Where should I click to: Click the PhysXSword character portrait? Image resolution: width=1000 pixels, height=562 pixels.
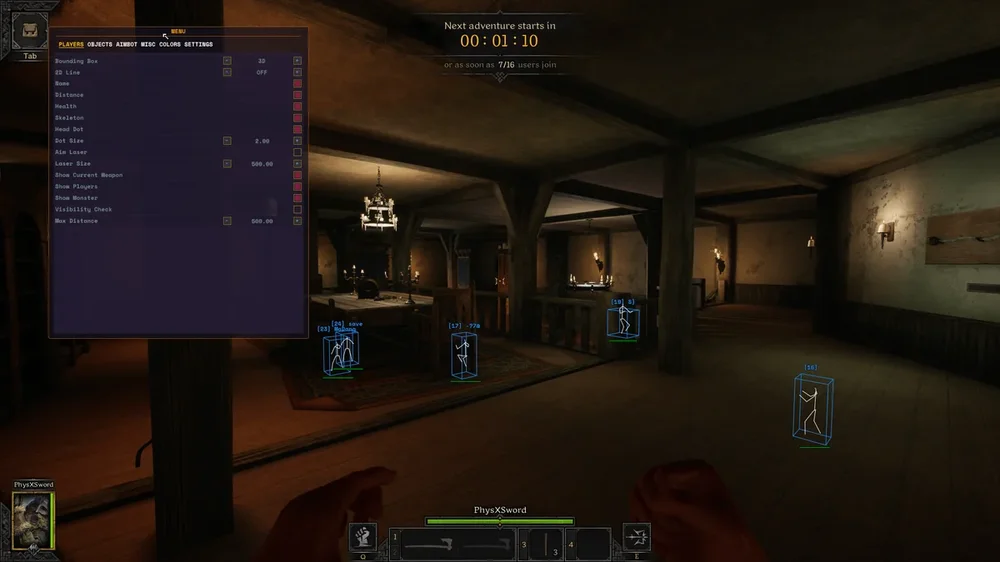[x=33, y=520]
